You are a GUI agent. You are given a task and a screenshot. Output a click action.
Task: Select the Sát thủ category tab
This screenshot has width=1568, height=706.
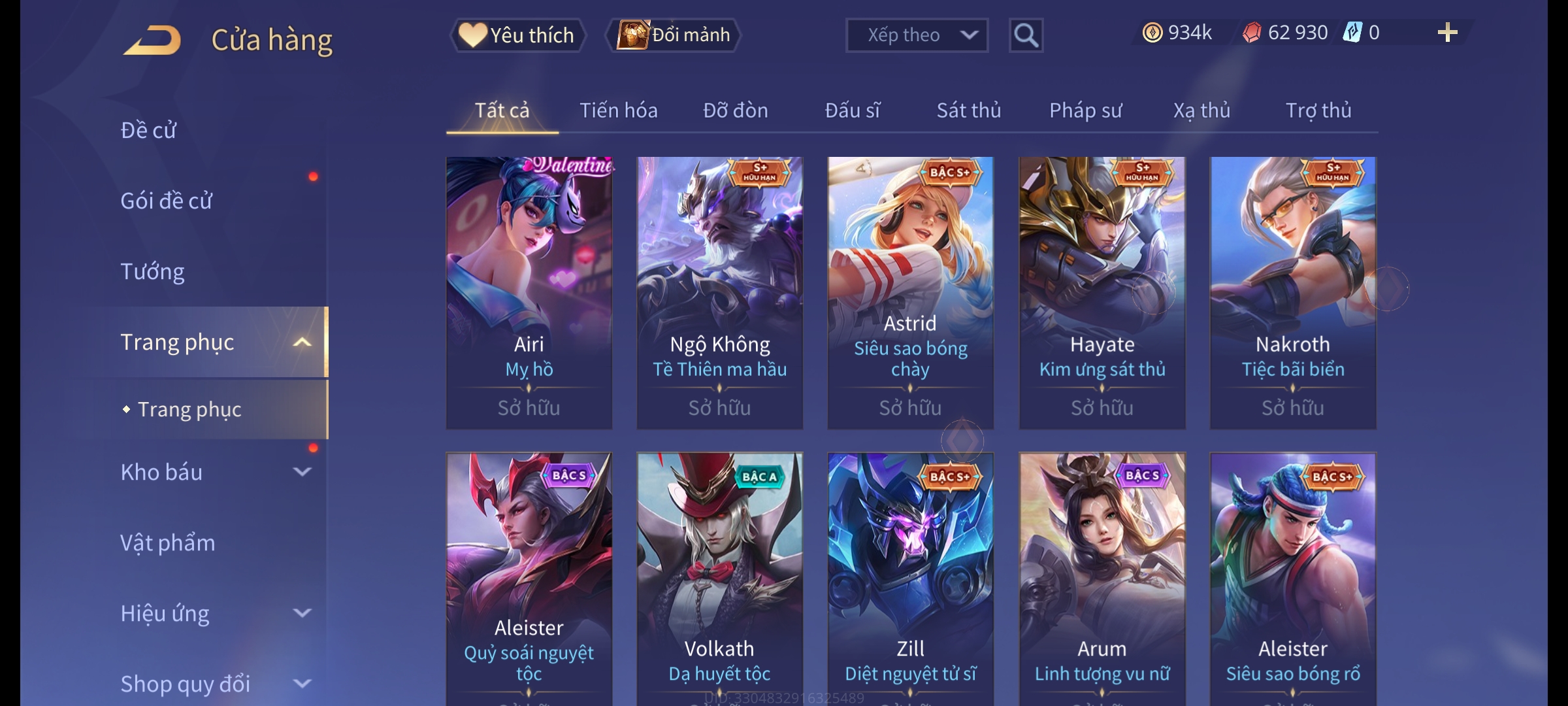[x=968, y=110]
